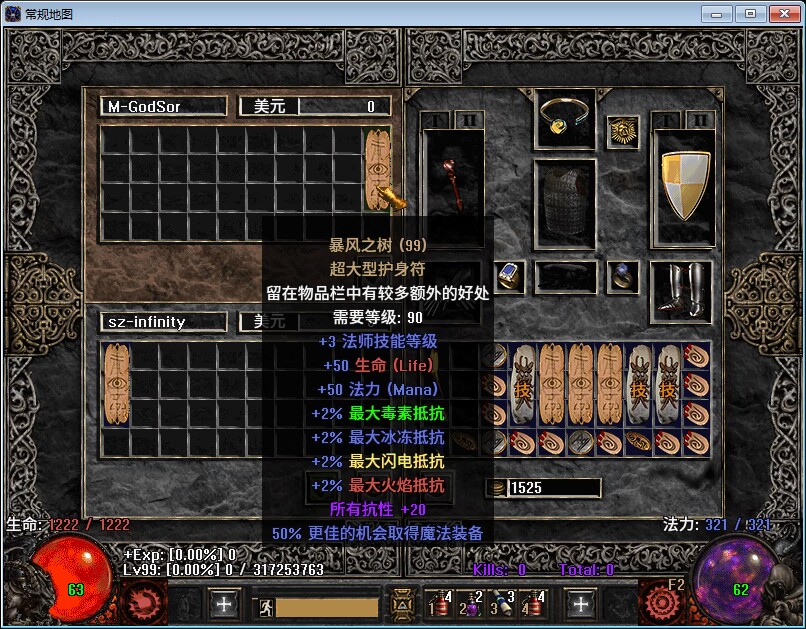
Task: Select the yellow and white heraldic shield
Action: click(683, 184)
